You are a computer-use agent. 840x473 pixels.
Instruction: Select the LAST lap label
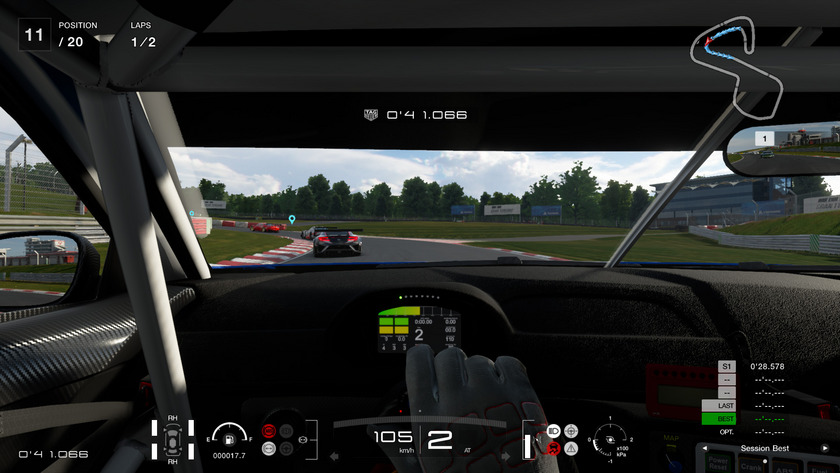[726, 405]
